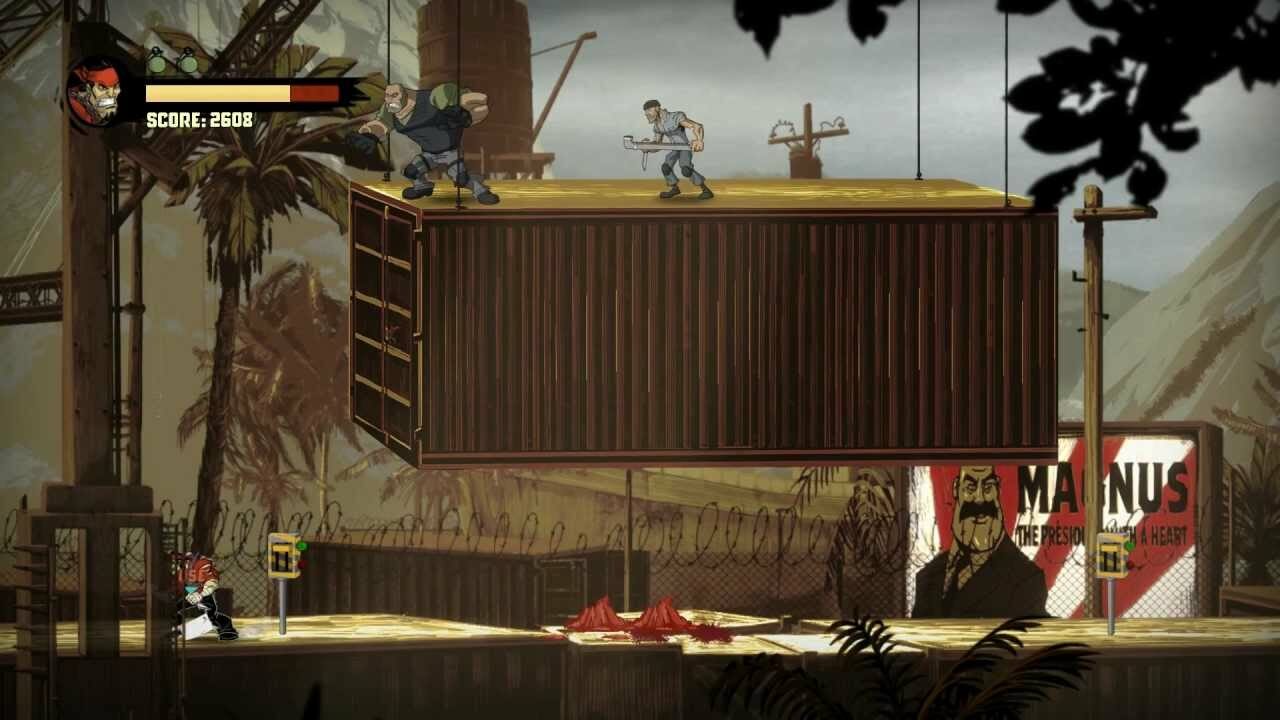Viewport: 1280px width, 720px height.
Task: Click the right yellow crane control switch
Action: 1112,555
